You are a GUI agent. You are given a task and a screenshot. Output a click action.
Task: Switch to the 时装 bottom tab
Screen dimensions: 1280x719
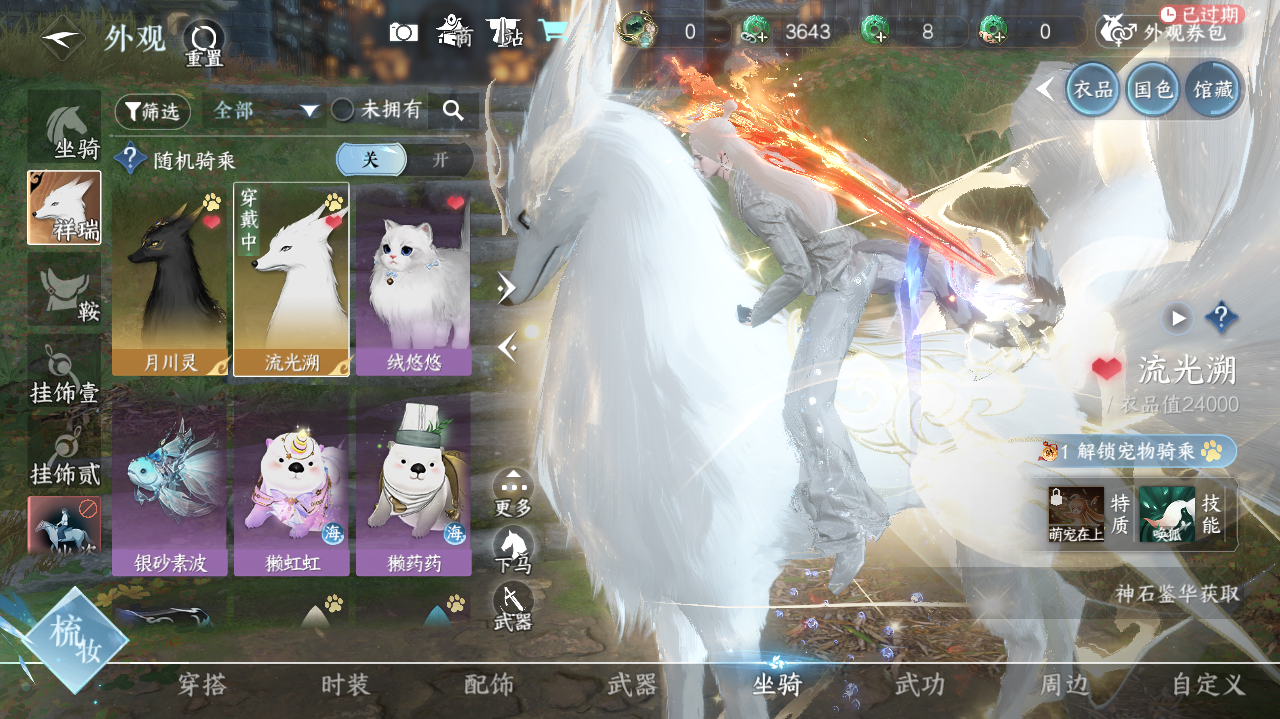click(x=346, y=685)
